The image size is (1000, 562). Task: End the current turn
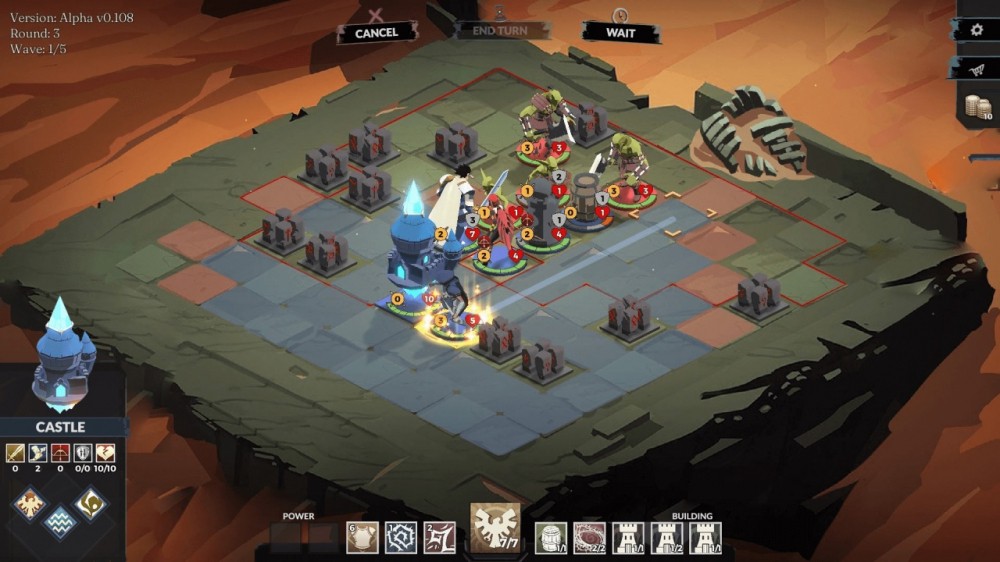pos(500,30)
